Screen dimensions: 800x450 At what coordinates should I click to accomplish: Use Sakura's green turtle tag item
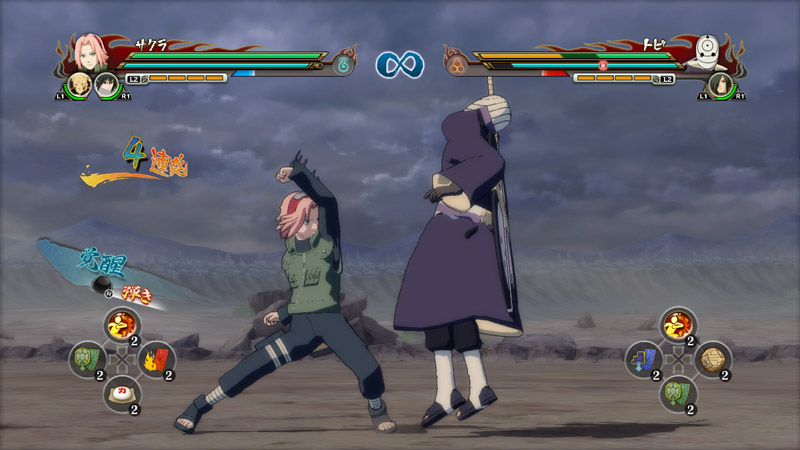pyautogui.click(x=87, y=358)
